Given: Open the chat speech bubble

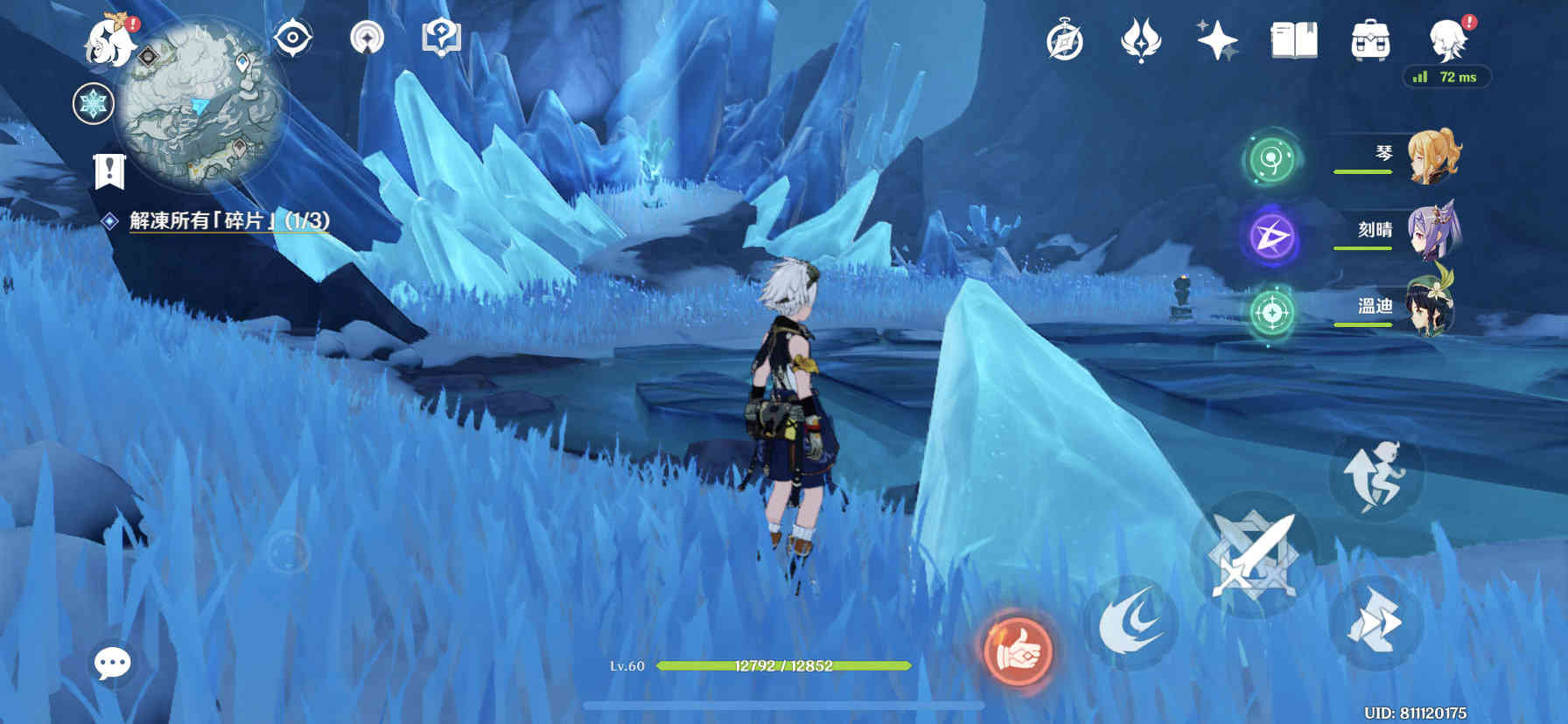Looking at the screenshot, I should [x=113, y=664].
